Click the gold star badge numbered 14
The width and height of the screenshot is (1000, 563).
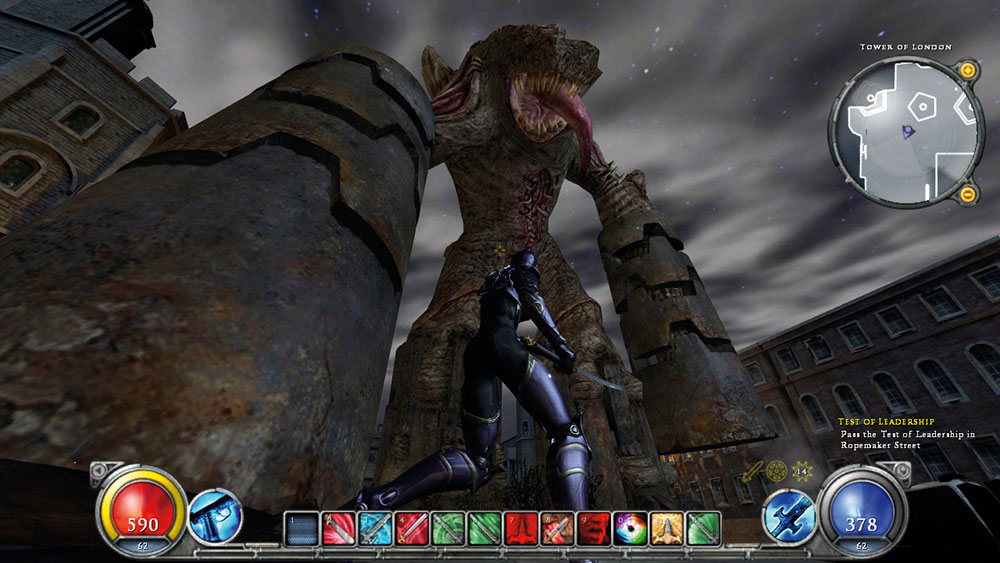(801, 470)
